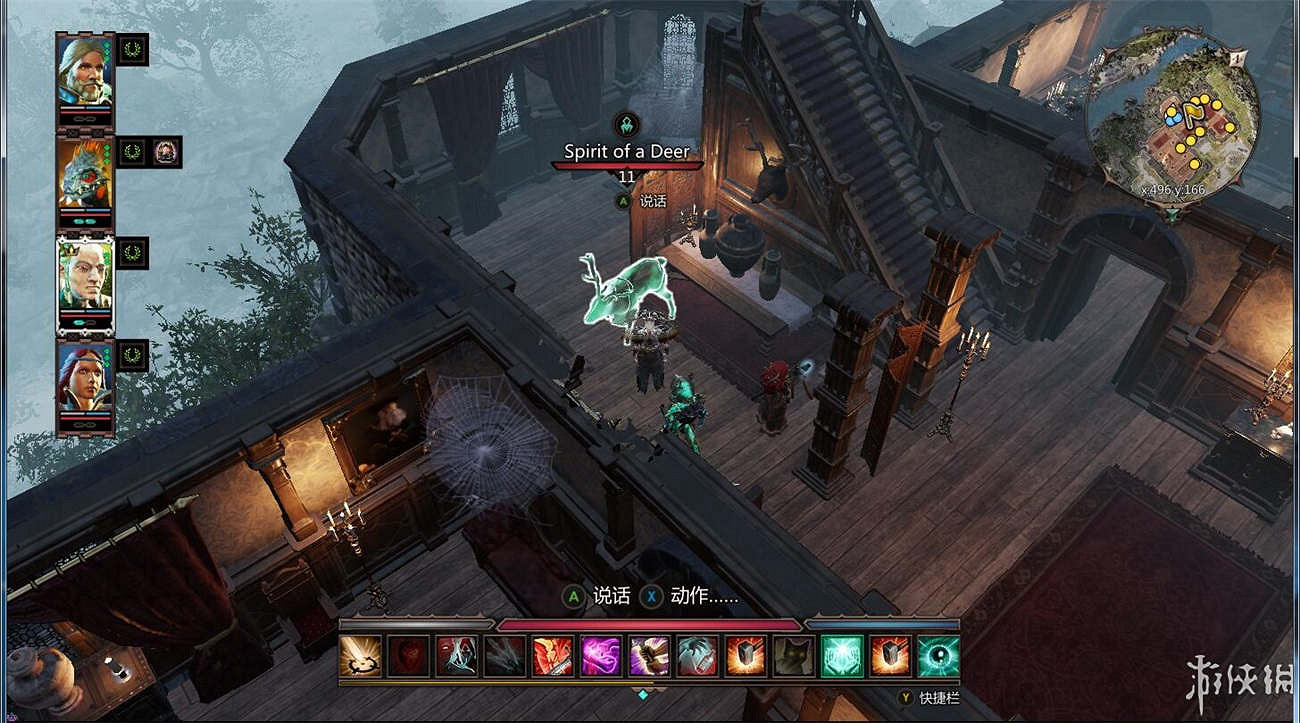Use the hooded cloak figure skill

coord(455,655)
